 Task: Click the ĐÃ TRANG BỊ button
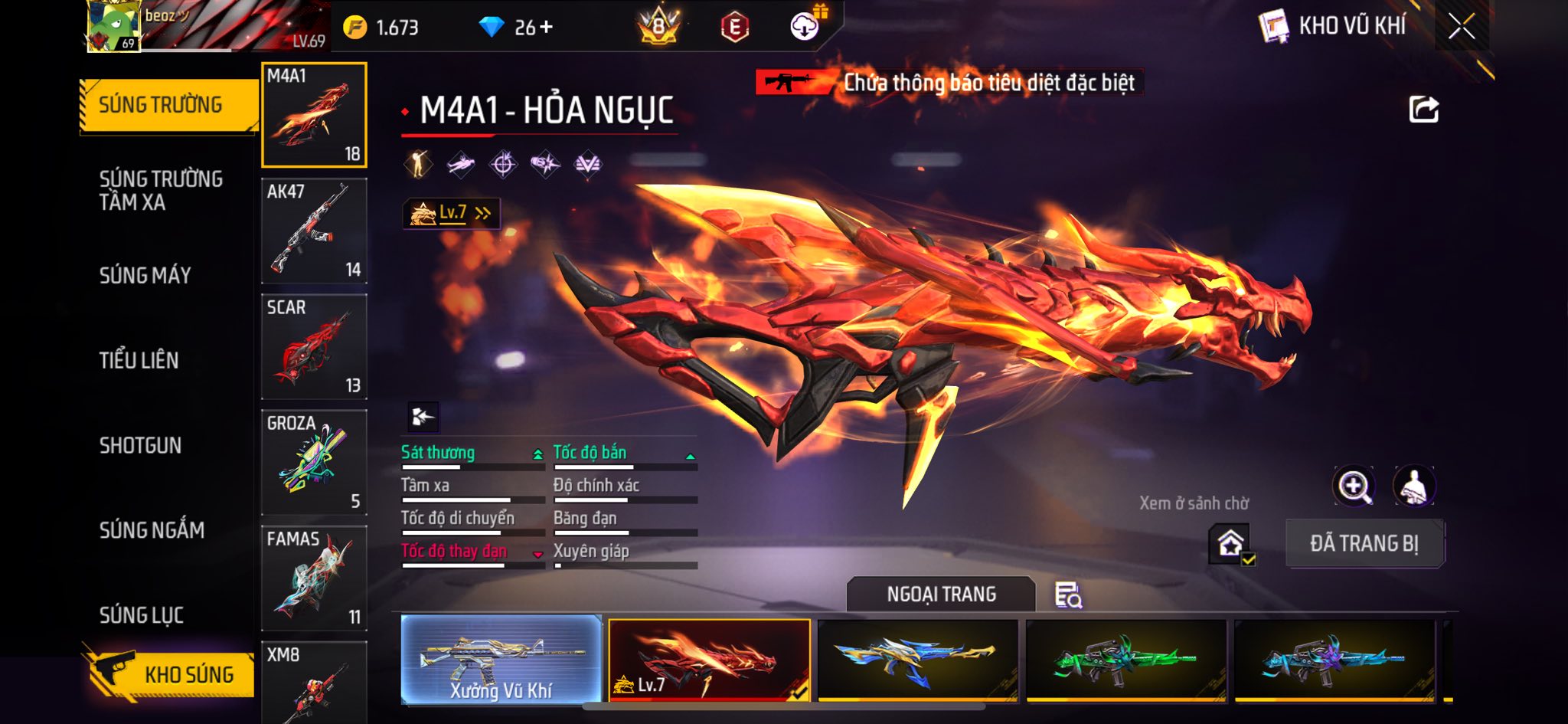[1364, 543]
